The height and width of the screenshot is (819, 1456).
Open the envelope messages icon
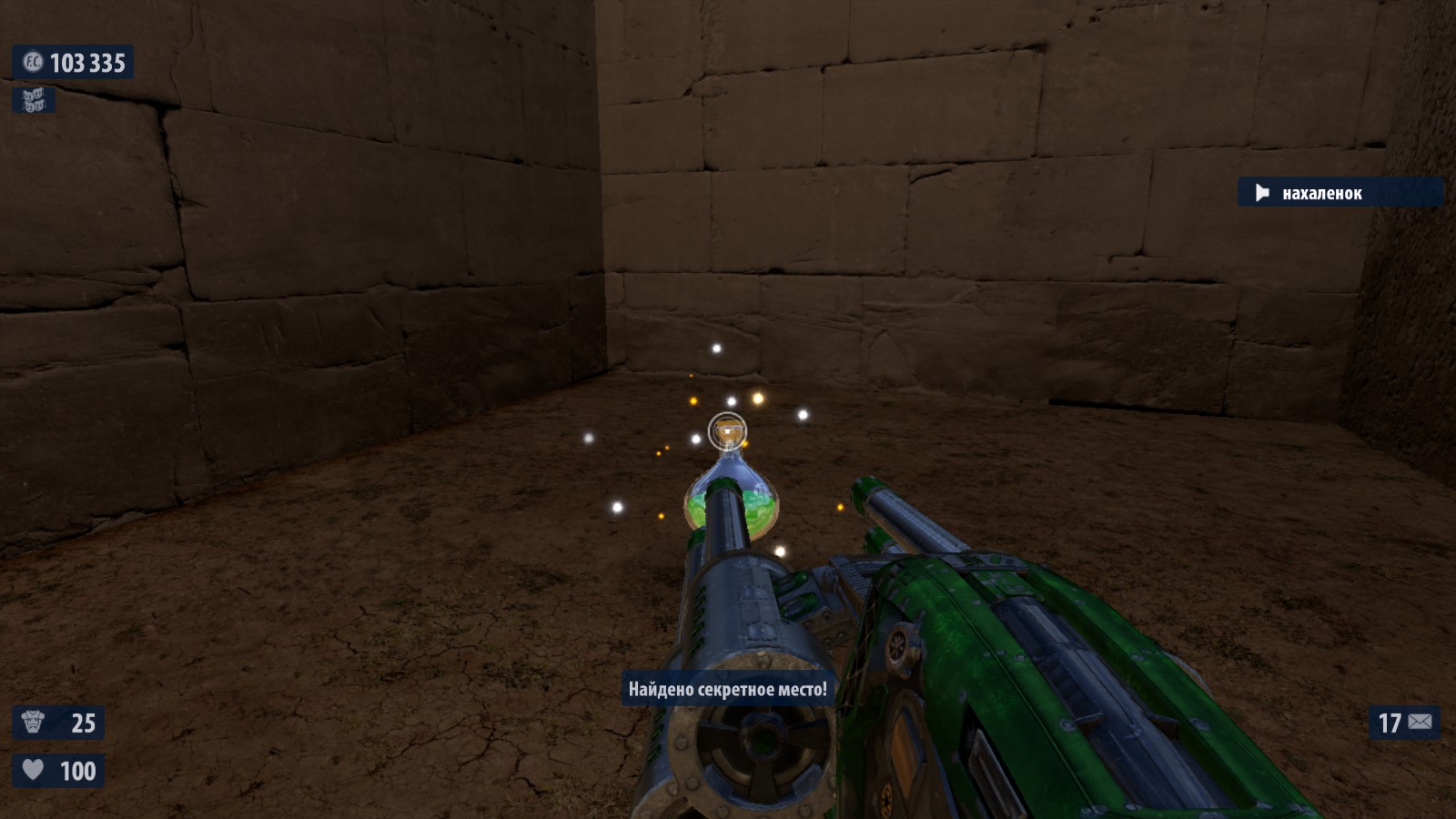point(1420,723)
